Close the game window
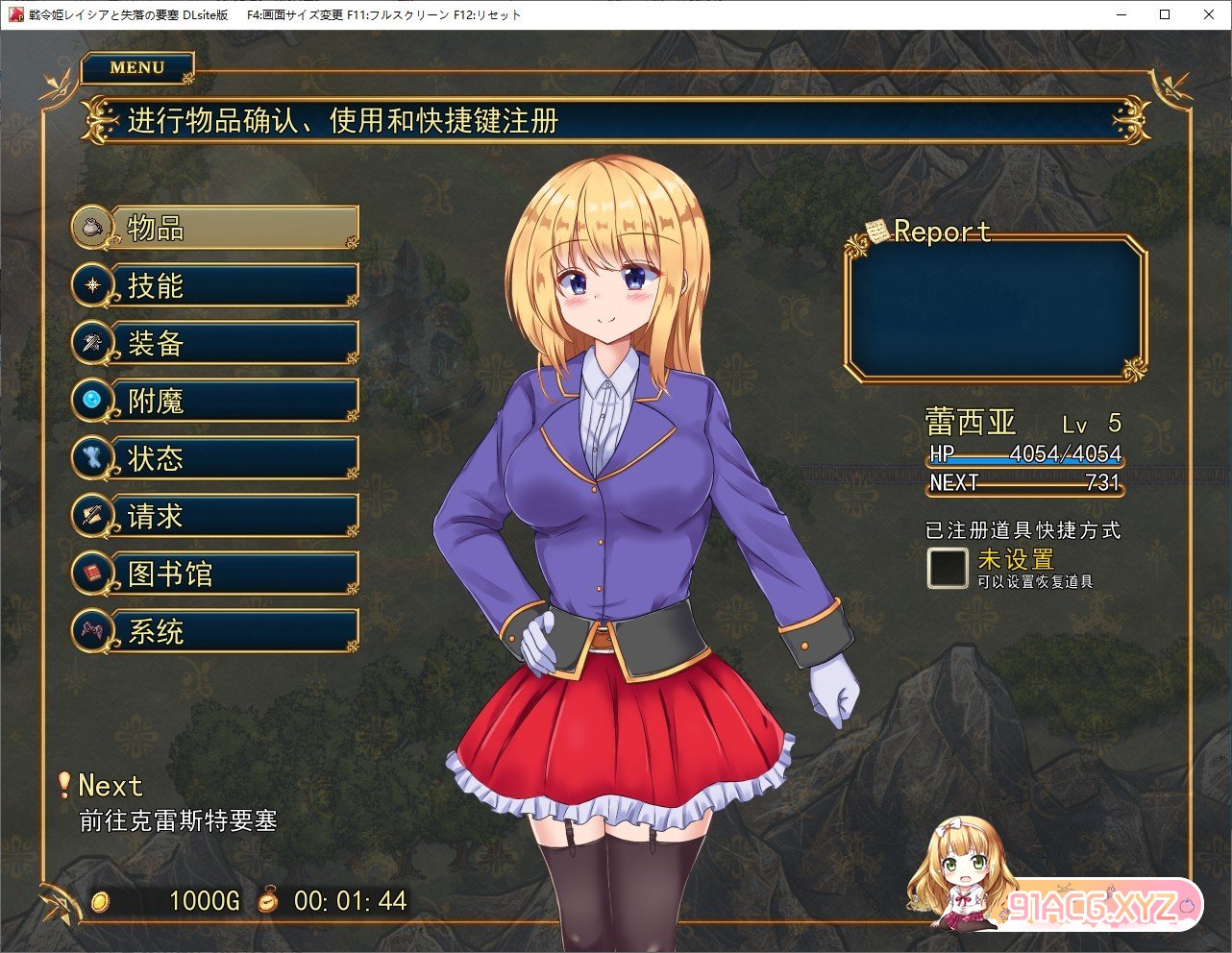 click(x=1209, y=14)
